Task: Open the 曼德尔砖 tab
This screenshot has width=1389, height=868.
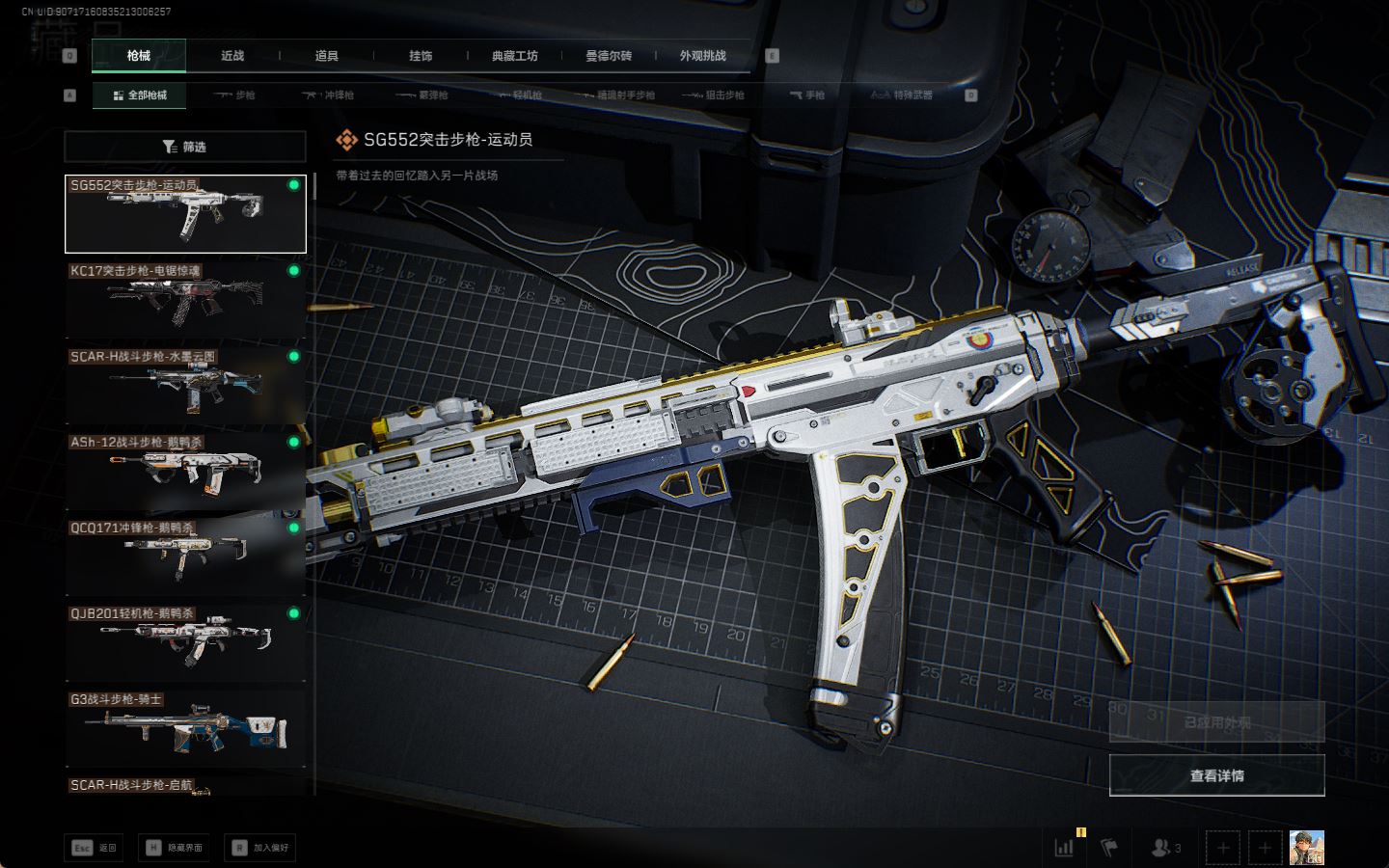Action: (609, 56)
